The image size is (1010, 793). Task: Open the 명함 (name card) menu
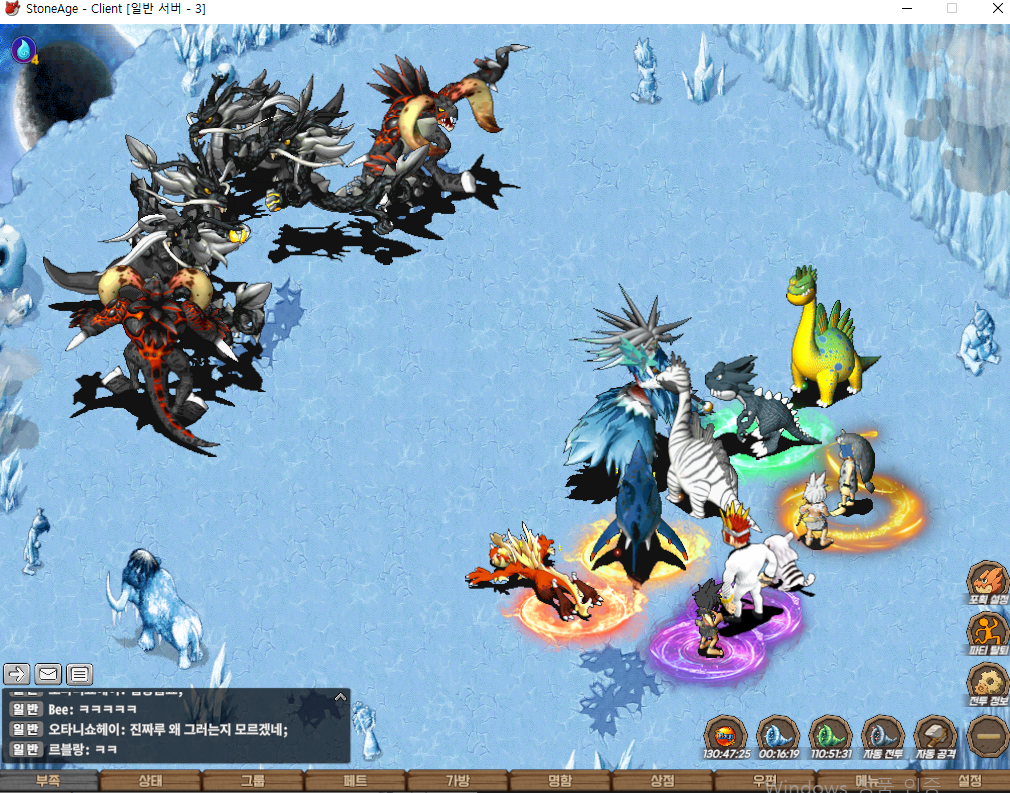click(560, 781)
